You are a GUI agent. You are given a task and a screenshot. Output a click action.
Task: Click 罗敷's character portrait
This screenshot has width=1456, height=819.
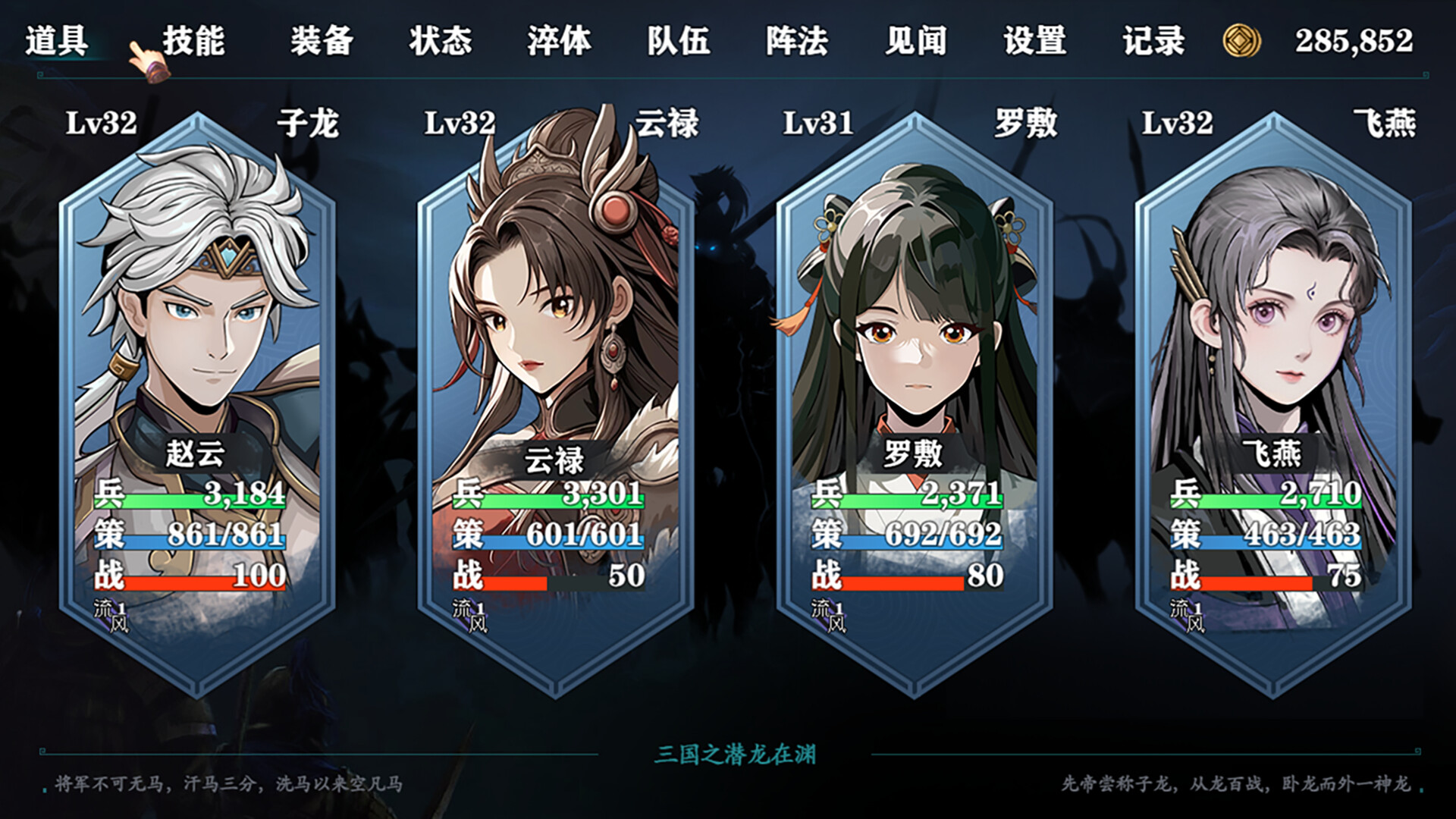(x=910, y=303)
